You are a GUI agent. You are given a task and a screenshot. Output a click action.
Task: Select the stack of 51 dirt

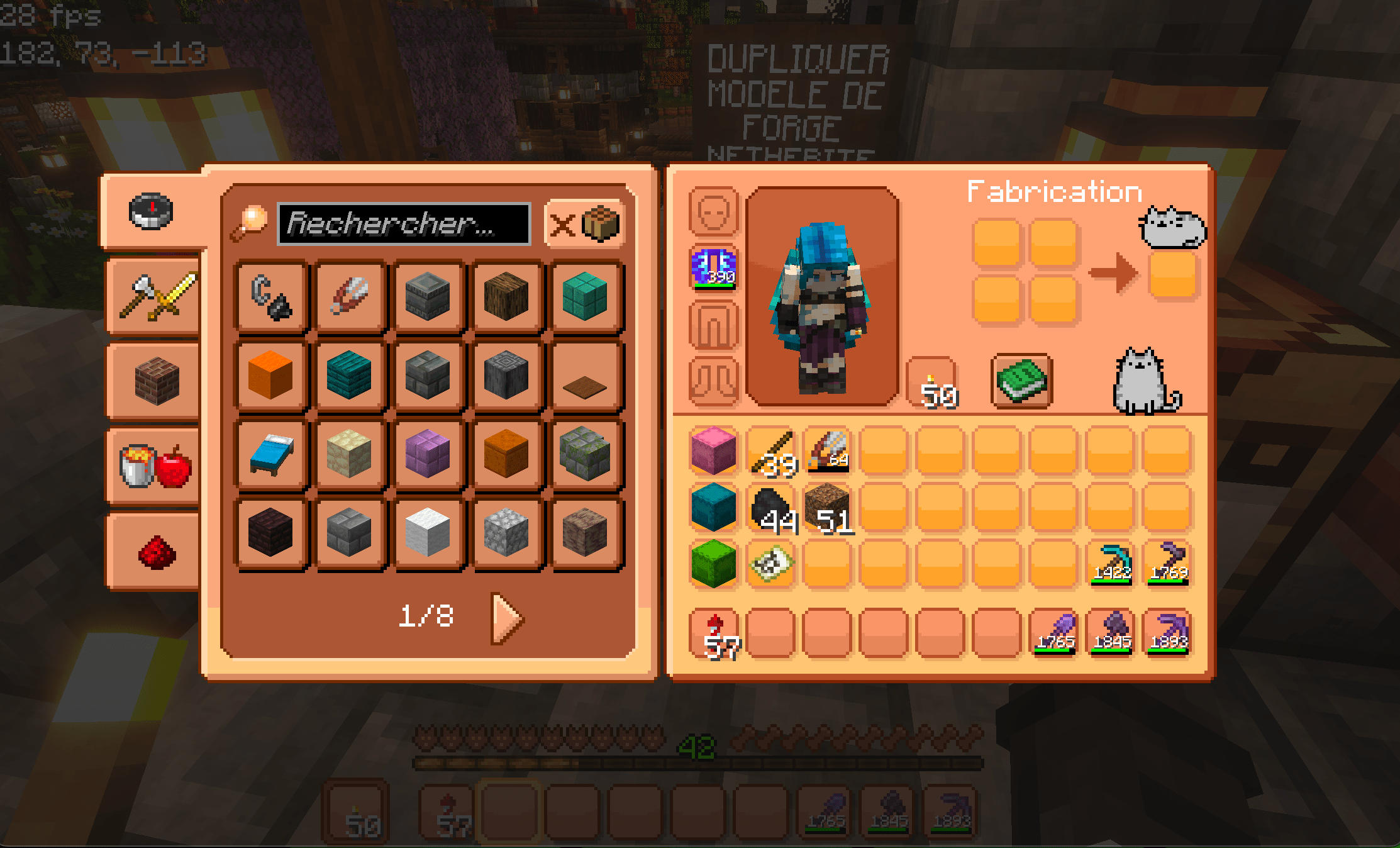pos(827,507)
